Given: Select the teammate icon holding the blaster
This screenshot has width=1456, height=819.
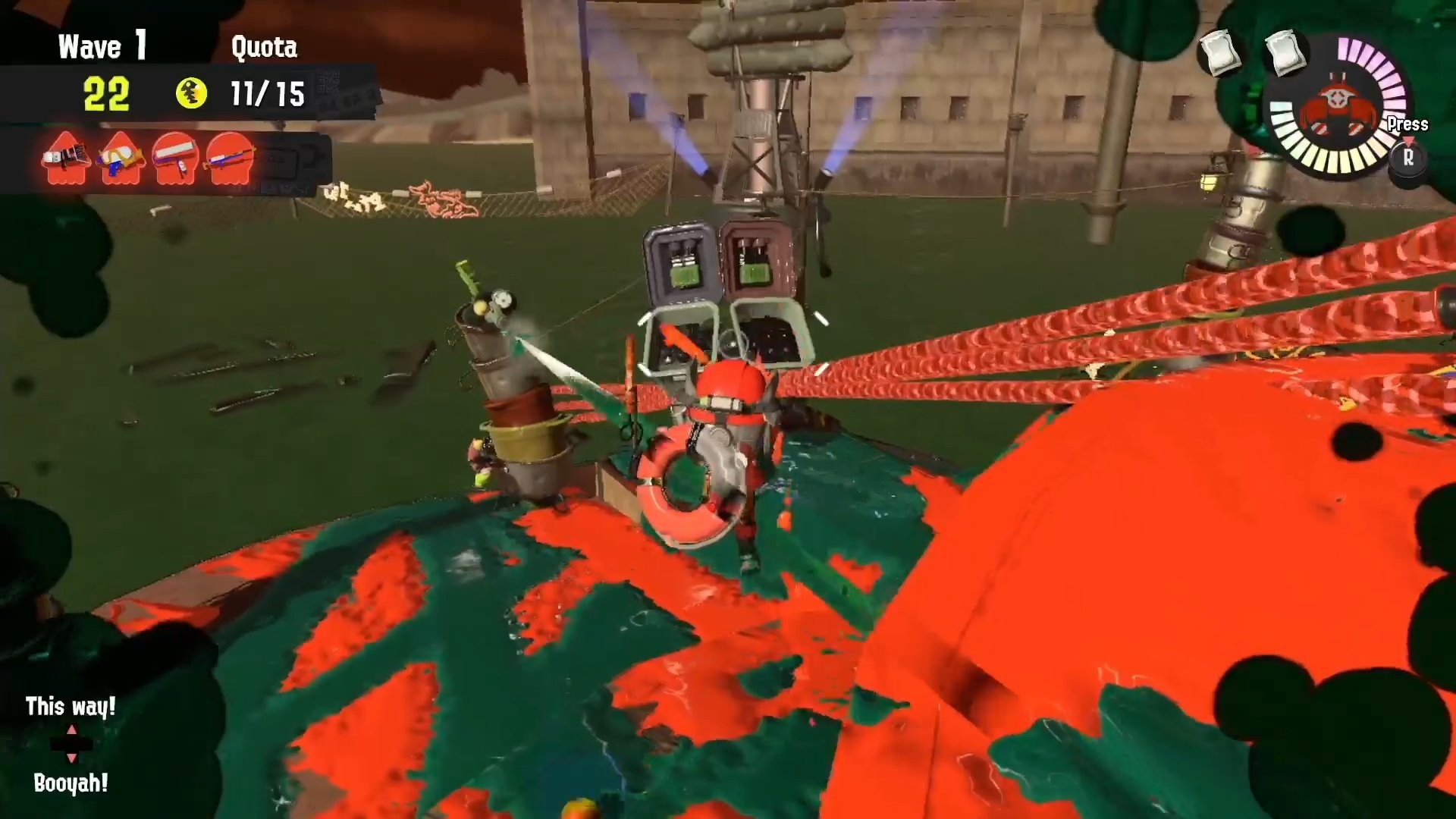Looking at the screenshot, I should click(x=66, y=158).
